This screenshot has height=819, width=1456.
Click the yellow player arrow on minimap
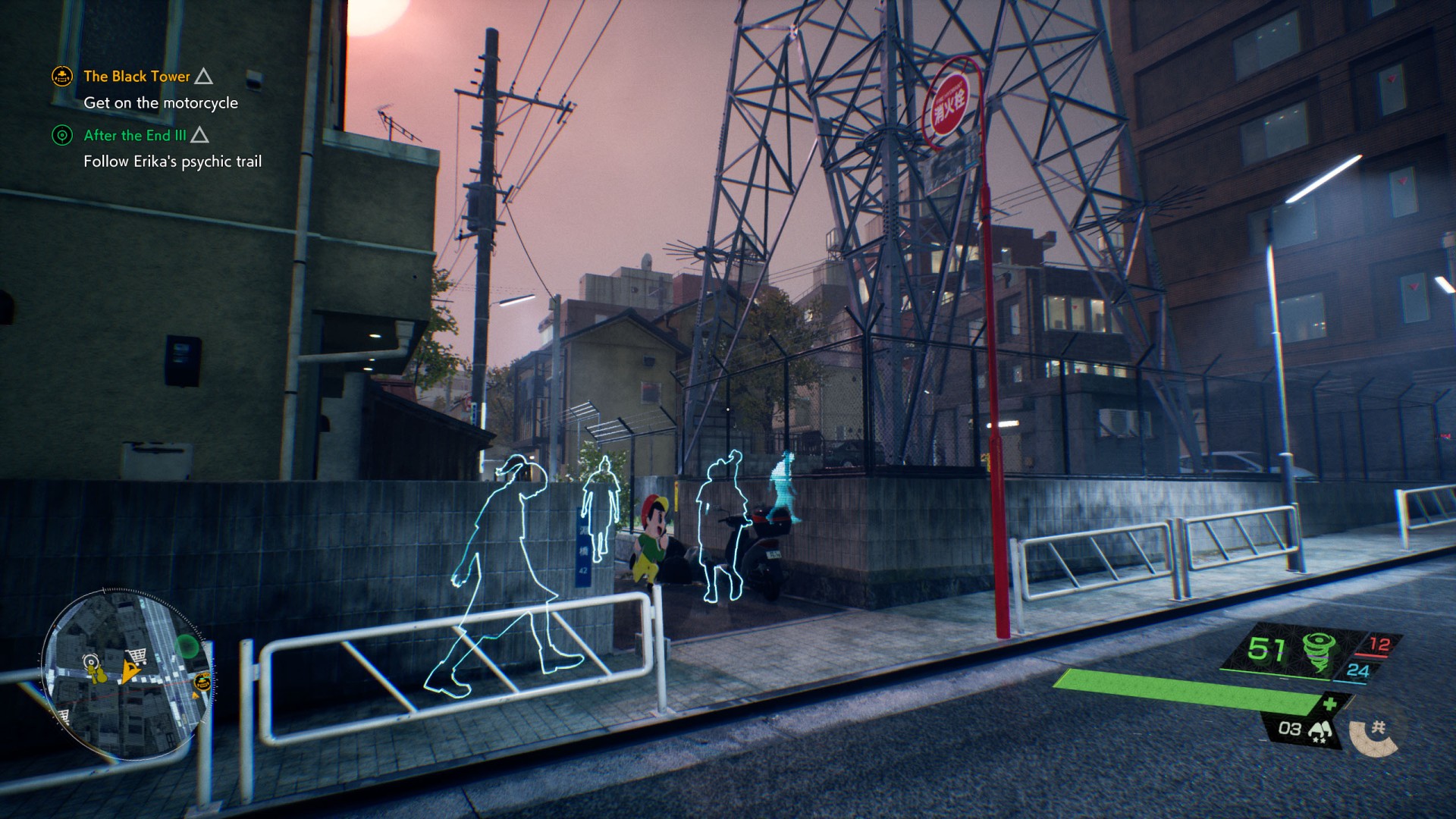click(131, 672)
